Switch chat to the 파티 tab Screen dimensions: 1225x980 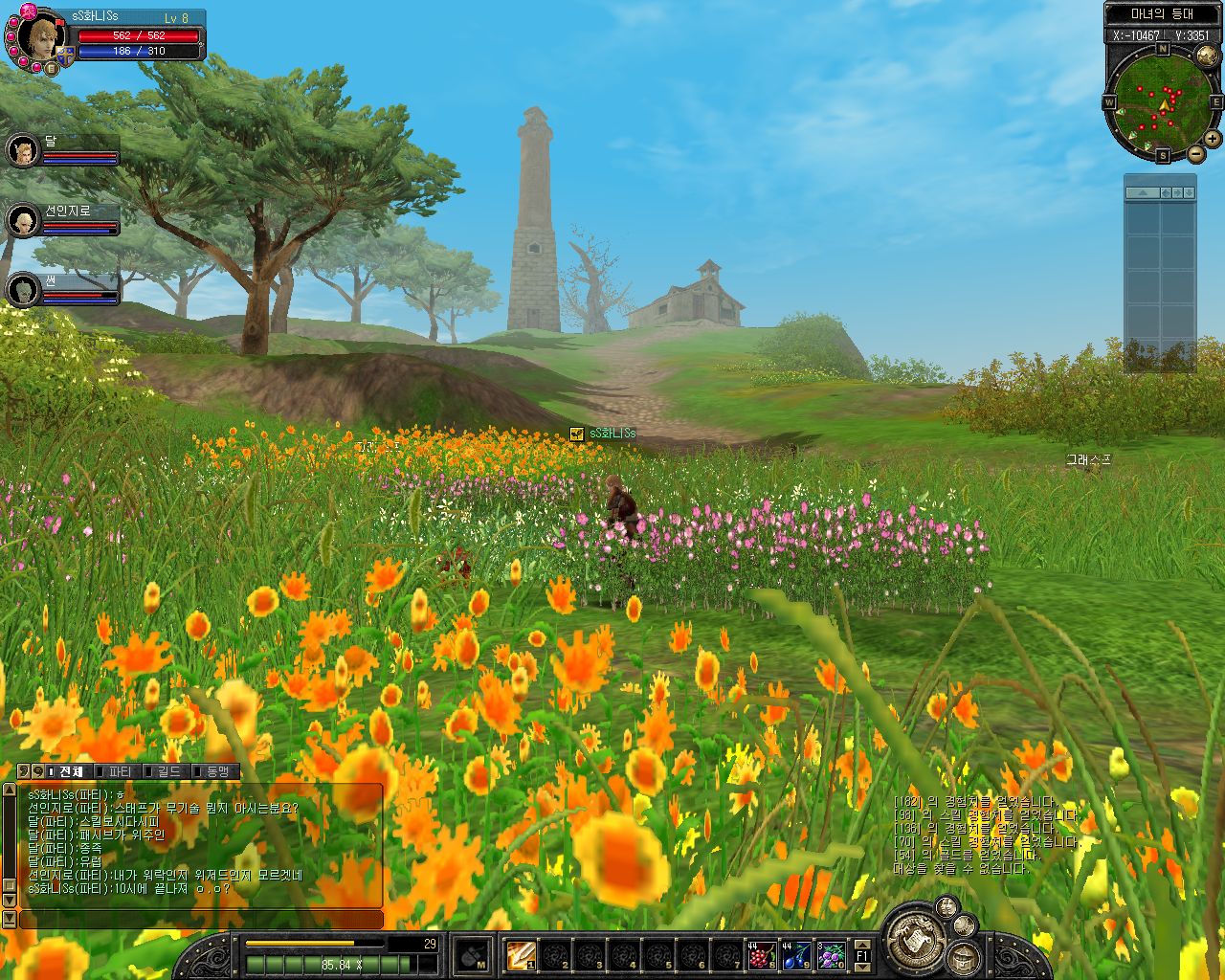click(120, 771)
